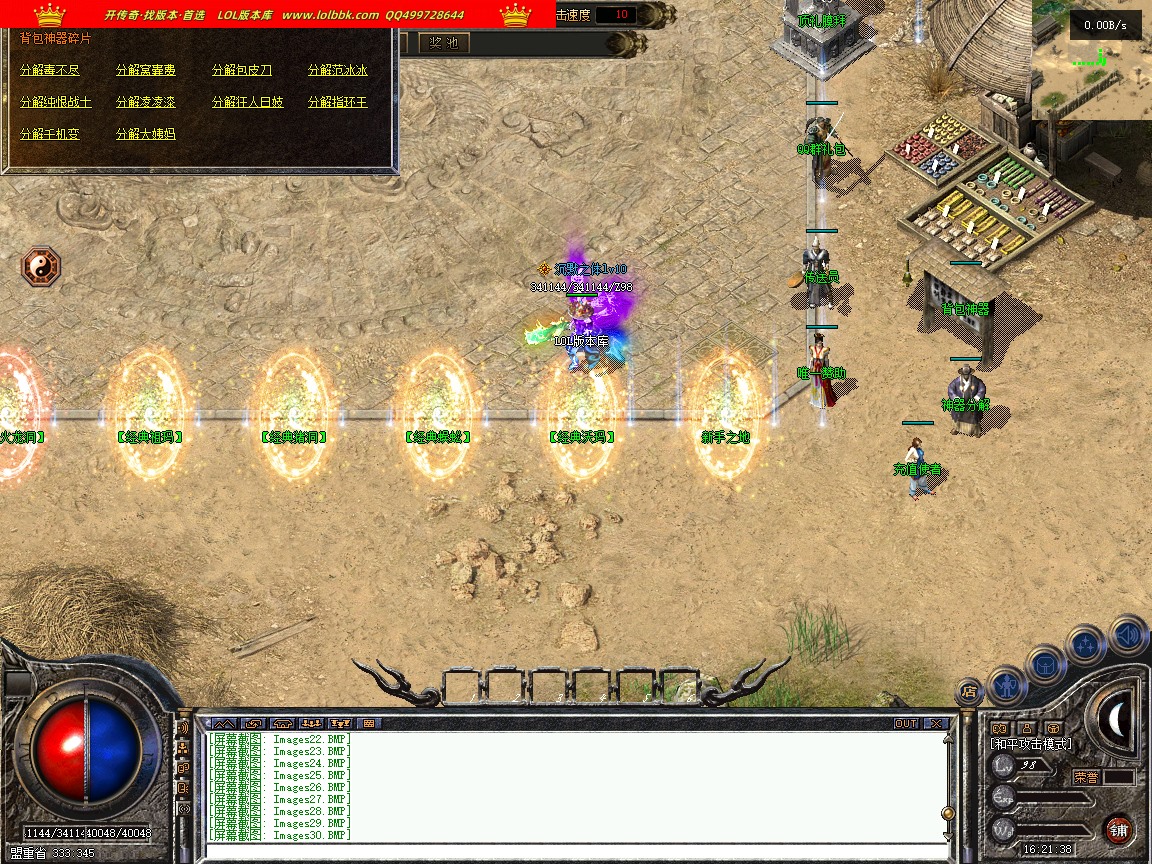
Task: Open the bag inventory round icon
Action: pos(1046,662)
